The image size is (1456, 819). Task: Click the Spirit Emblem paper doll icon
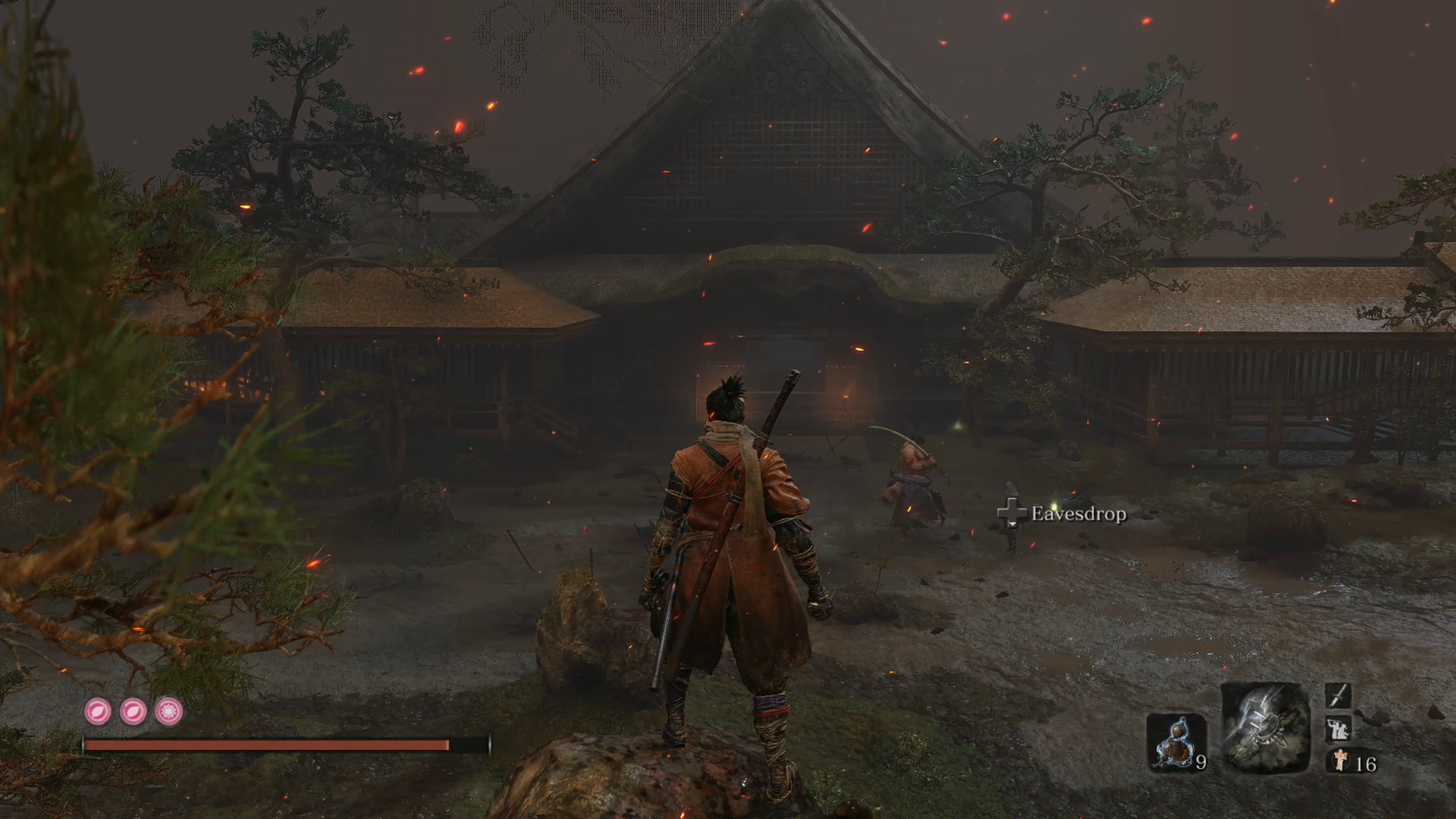[1341, 760]
